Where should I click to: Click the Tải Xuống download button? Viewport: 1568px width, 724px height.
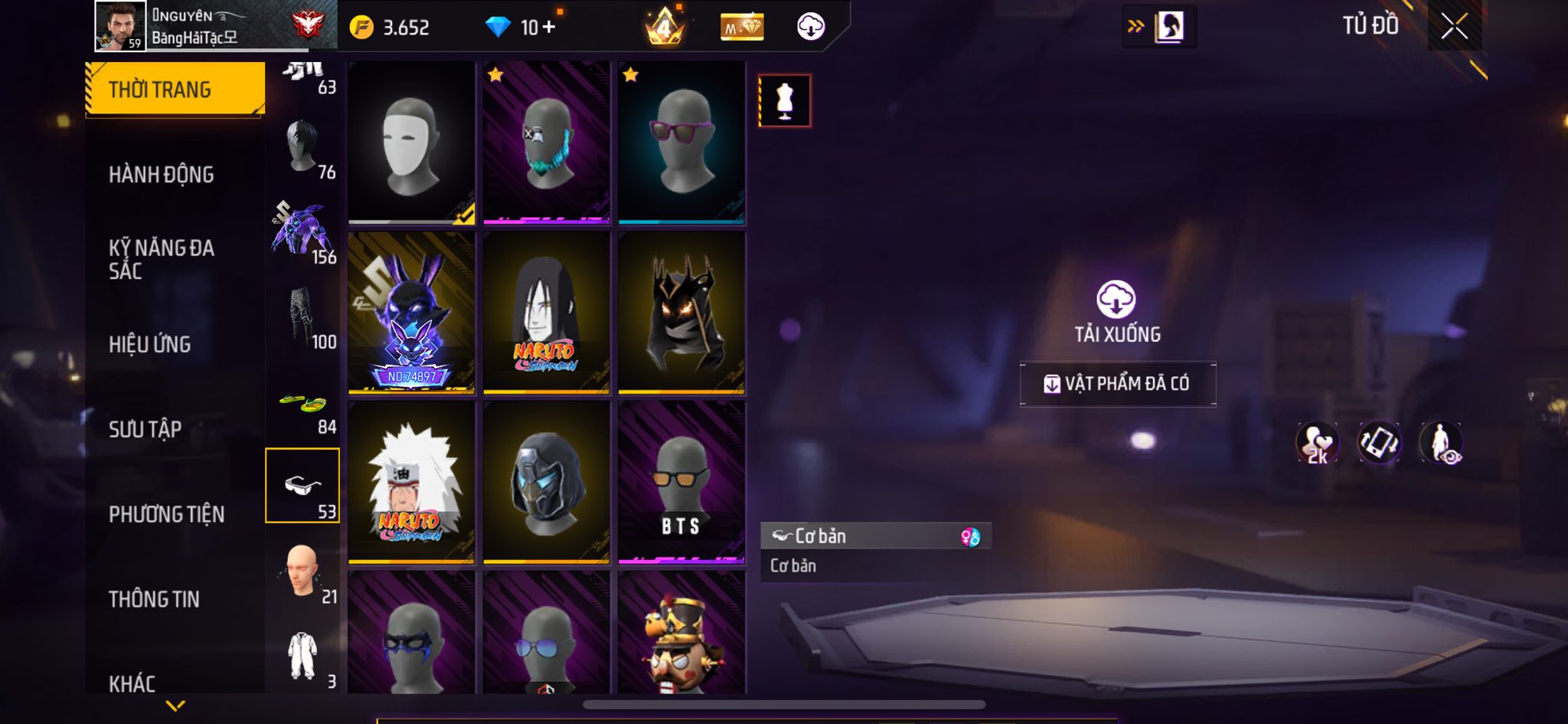[1116, 310]
